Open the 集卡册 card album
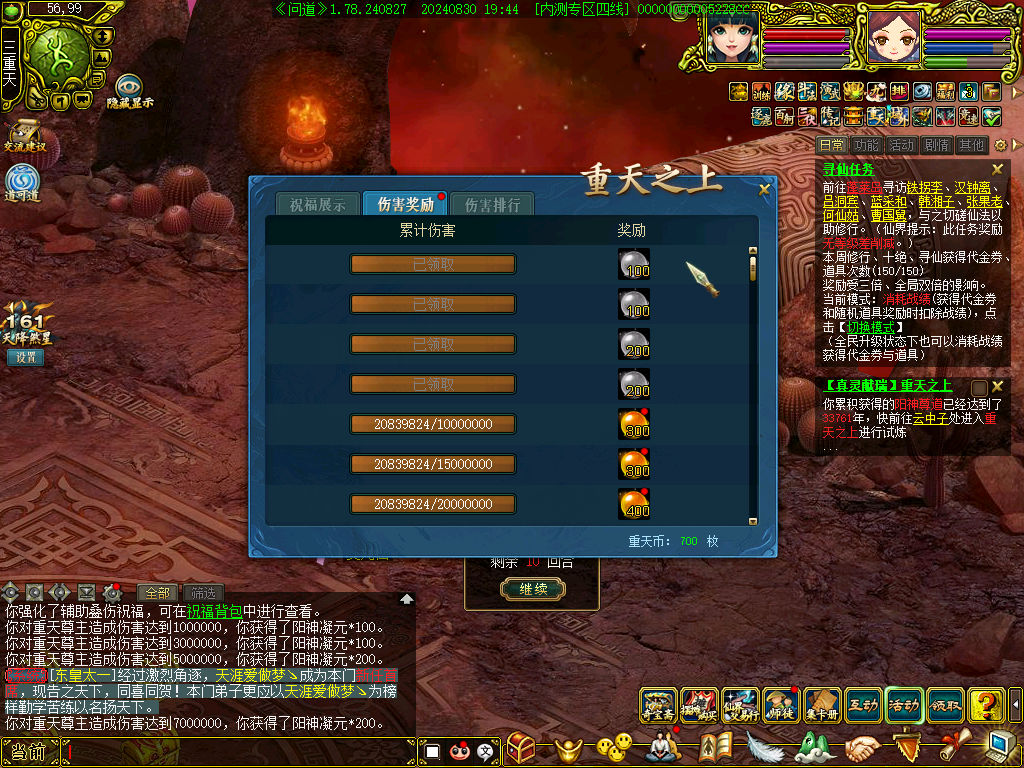Viewport: 1024px width, 768px height. pyautogui.click(x=821, y=705)
